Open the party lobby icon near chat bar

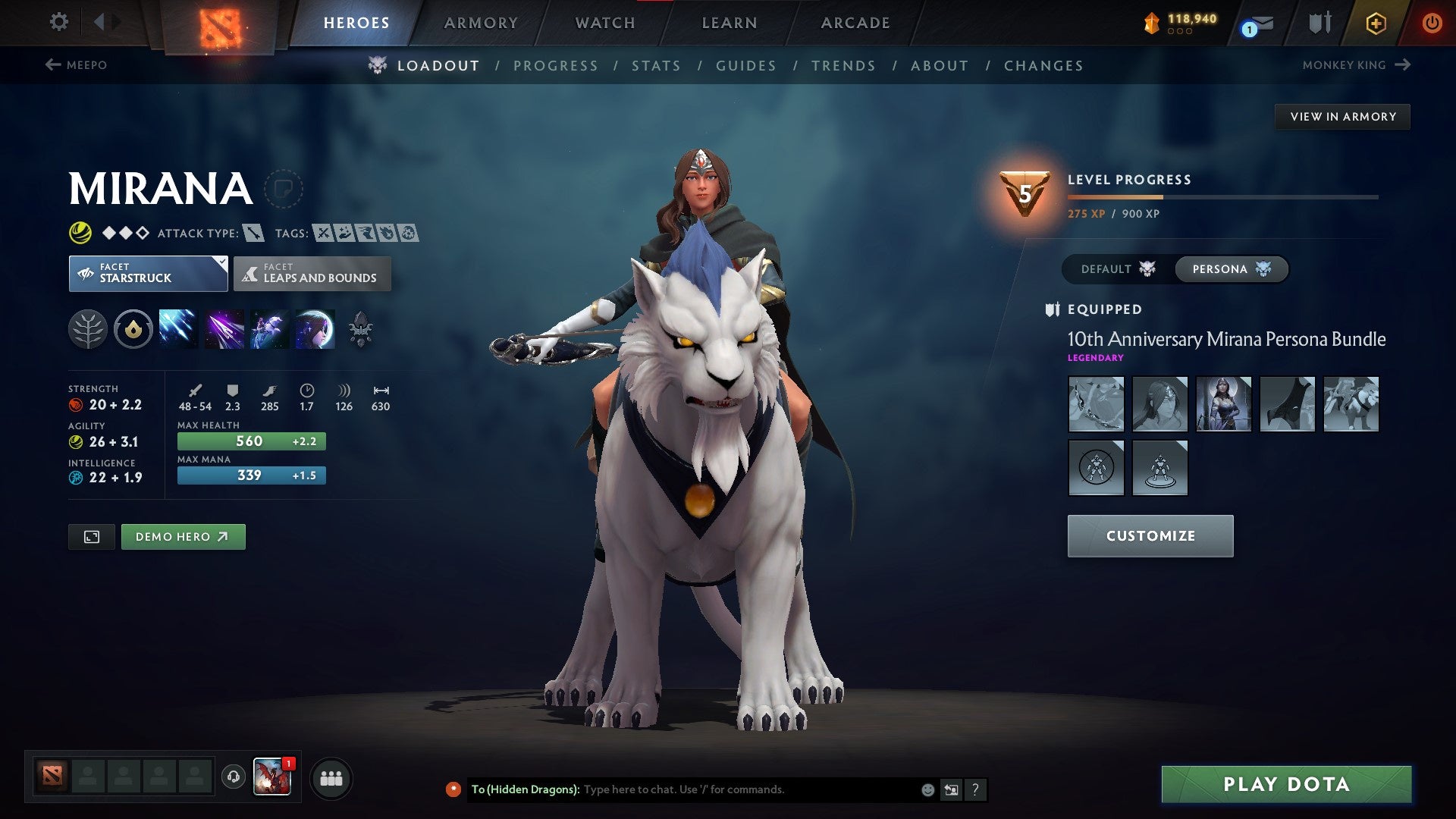click(331, 778)
